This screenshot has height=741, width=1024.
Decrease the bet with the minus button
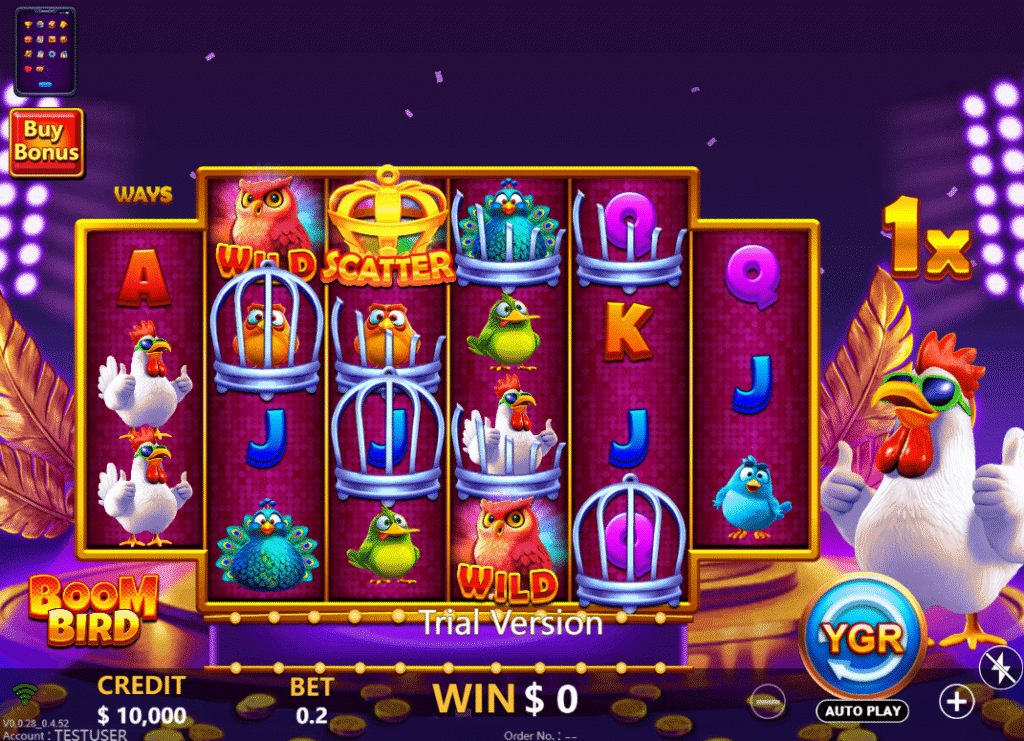click(x=768, y=701)
